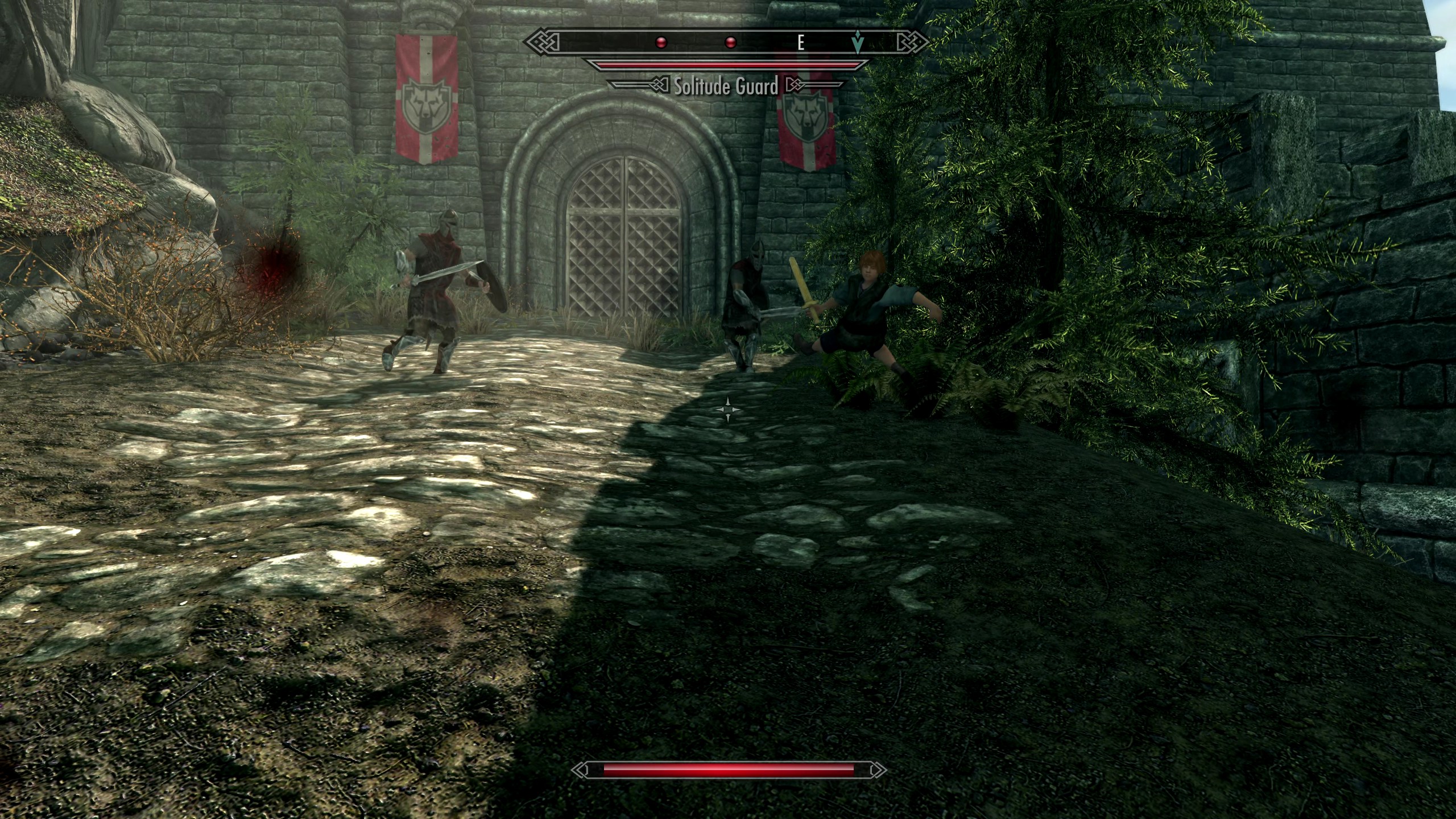
Task: Click the East direction marker on the compass
Action: (802, 42)
